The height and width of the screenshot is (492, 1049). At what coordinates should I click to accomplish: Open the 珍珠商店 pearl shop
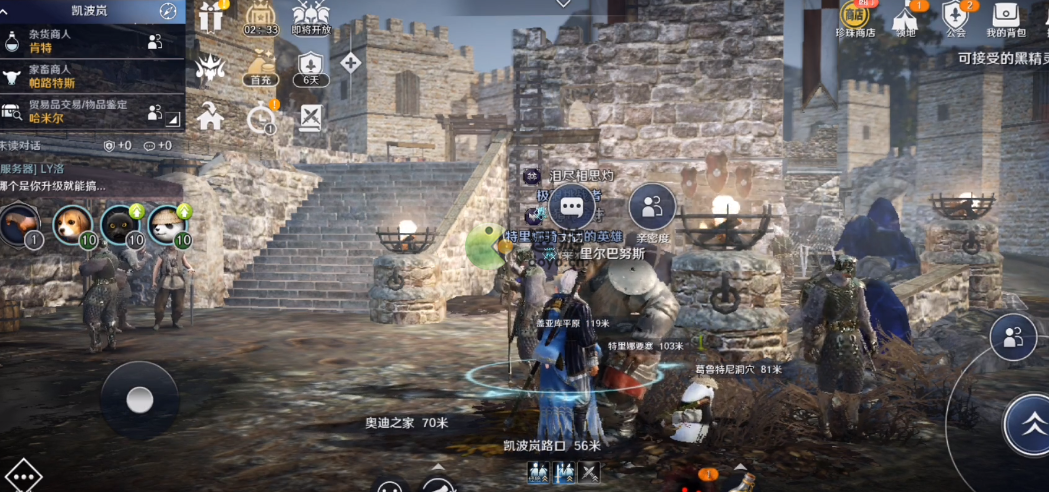click(855, 19)
